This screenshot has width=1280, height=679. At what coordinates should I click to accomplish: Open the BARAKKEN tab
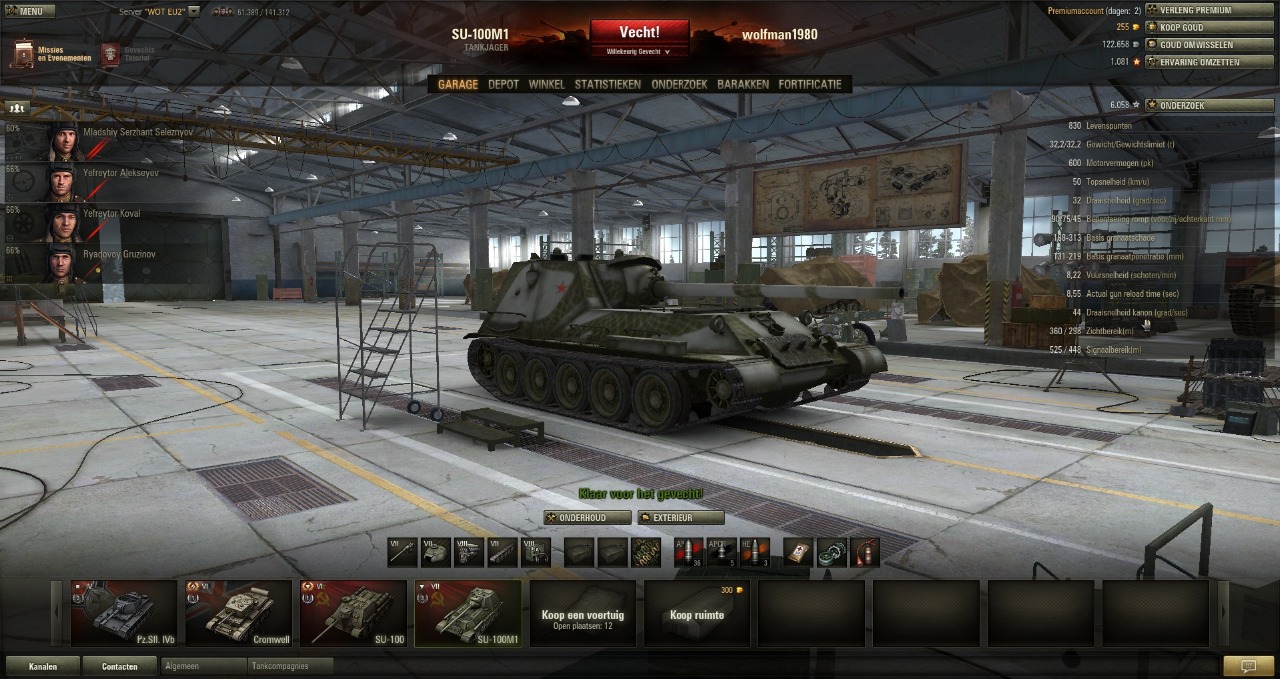click(742, 85)
